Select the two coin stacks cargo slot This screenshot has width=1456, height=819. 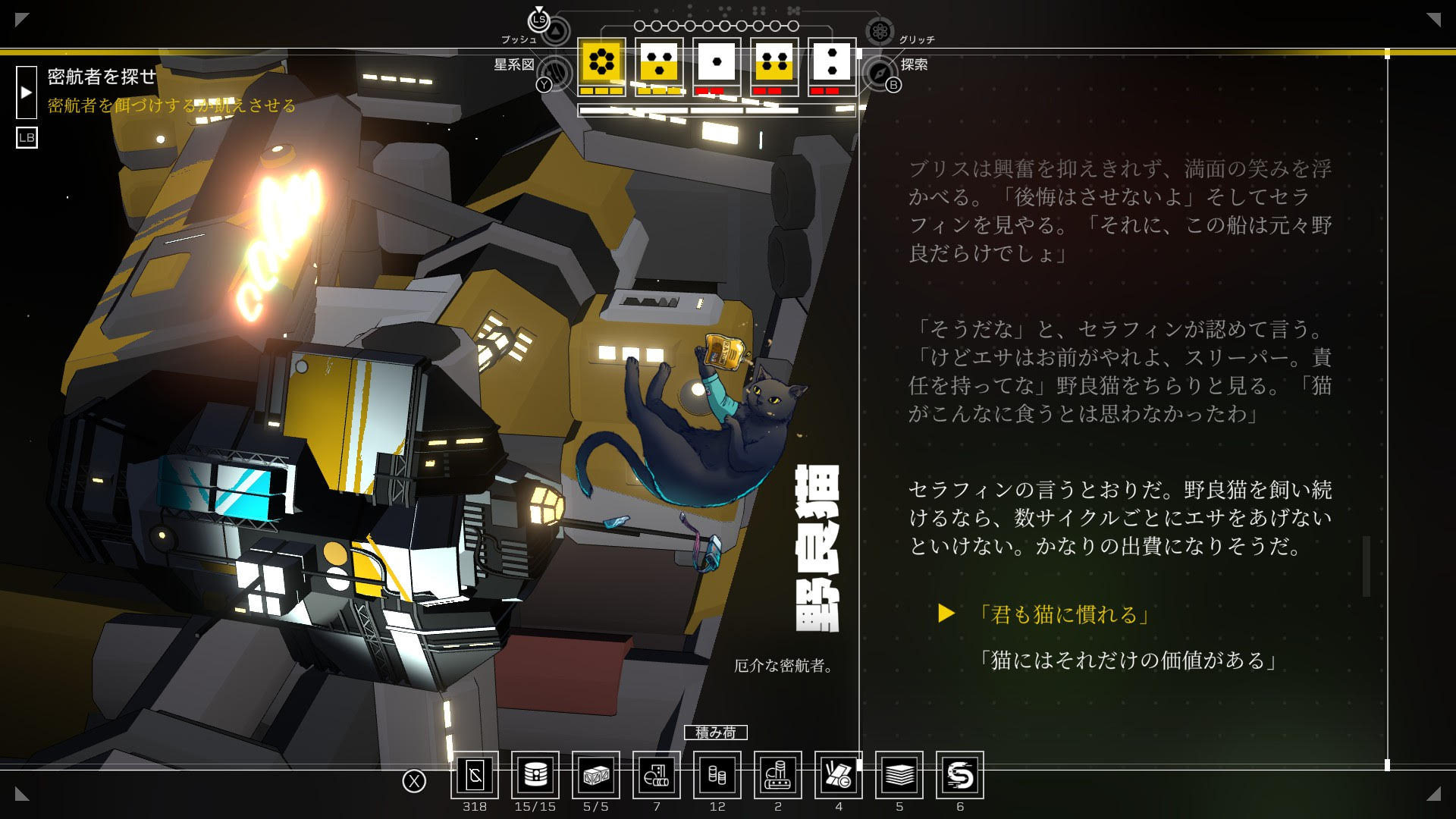pyautogui.click(x=717, y=775)
